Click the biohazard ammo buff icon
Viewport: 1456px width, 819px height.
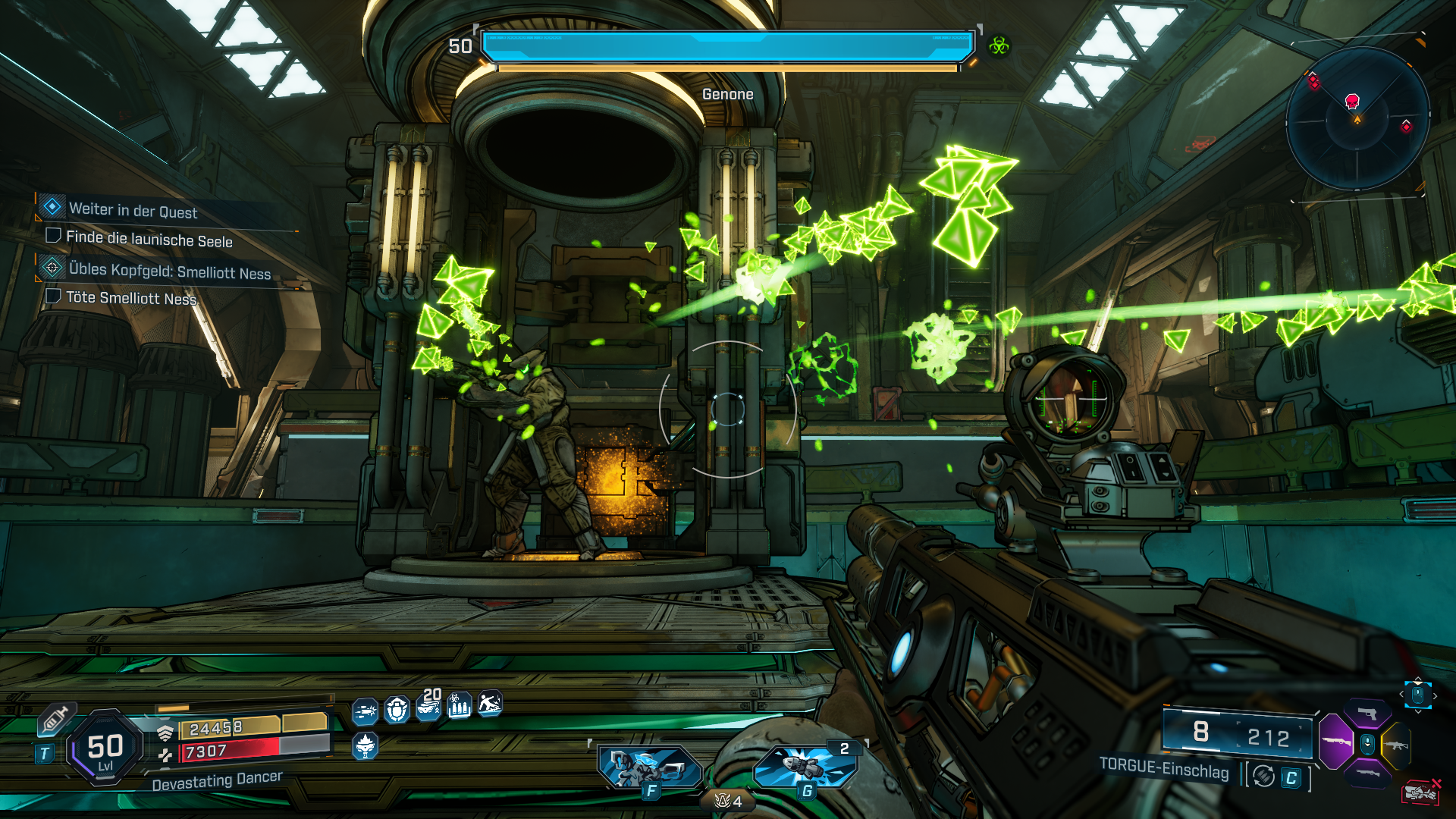coord(459,706)
